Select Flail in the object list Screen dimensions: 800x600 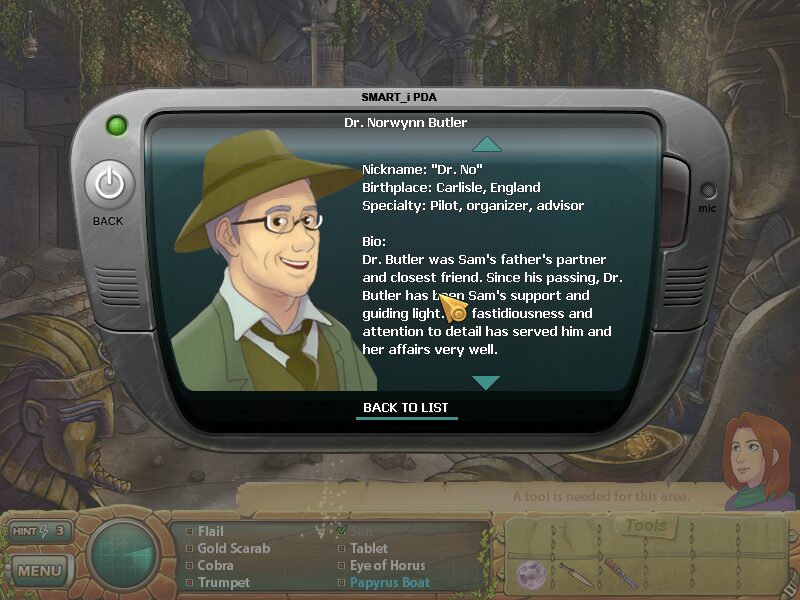pyautogui.click(x=210, y=532)
